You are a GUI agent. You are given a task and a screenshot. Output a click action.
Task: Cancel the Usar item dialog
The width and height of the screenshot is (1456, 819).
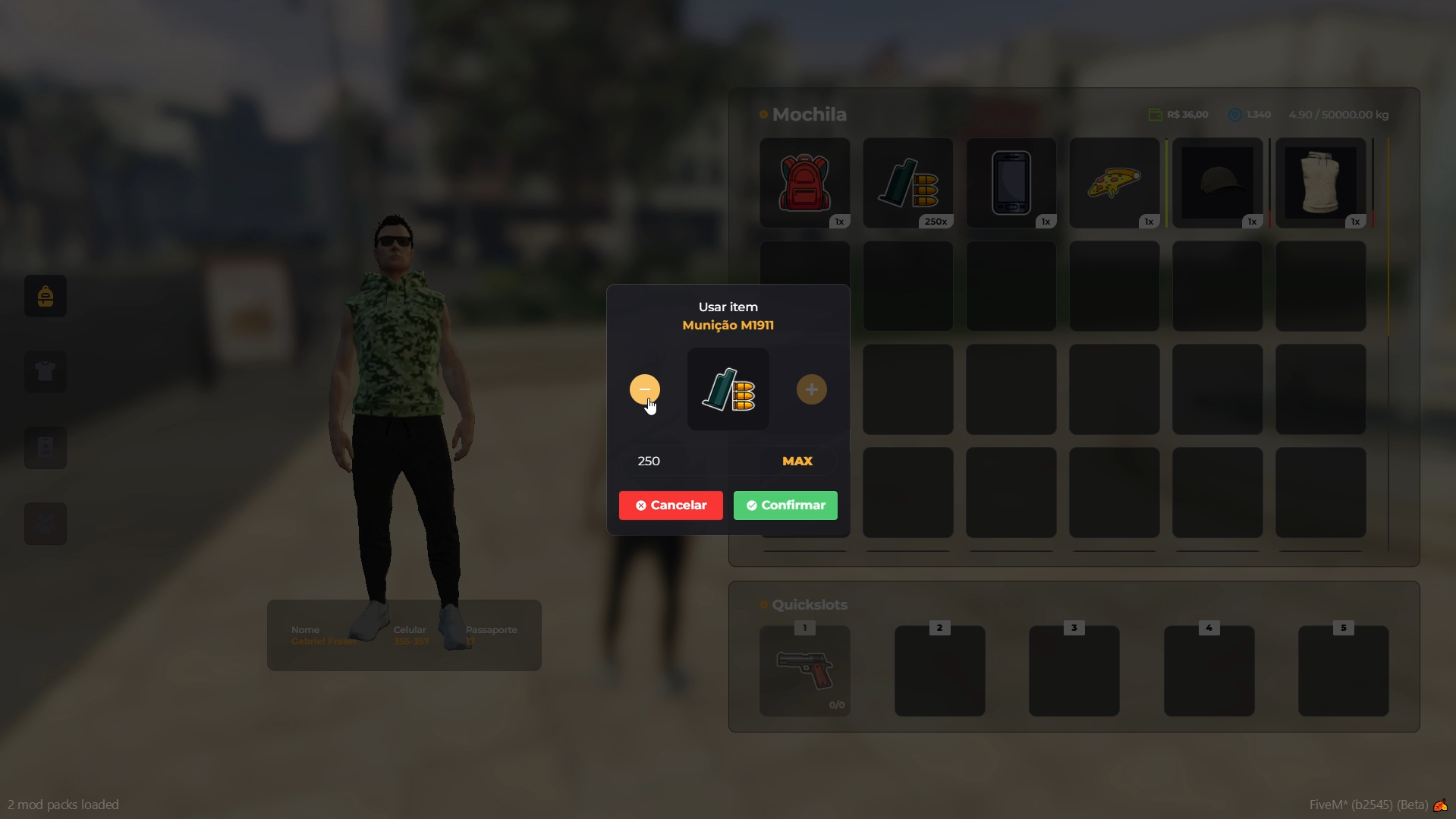click(x=670, y=506)
